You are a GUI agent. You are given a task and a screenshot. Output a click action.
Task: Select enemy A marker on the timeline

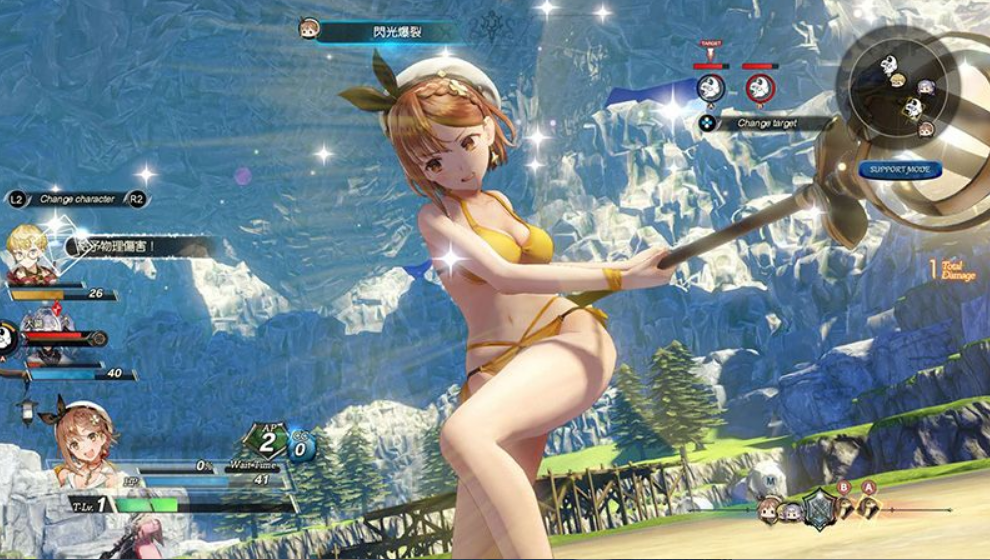click(869, 509)
